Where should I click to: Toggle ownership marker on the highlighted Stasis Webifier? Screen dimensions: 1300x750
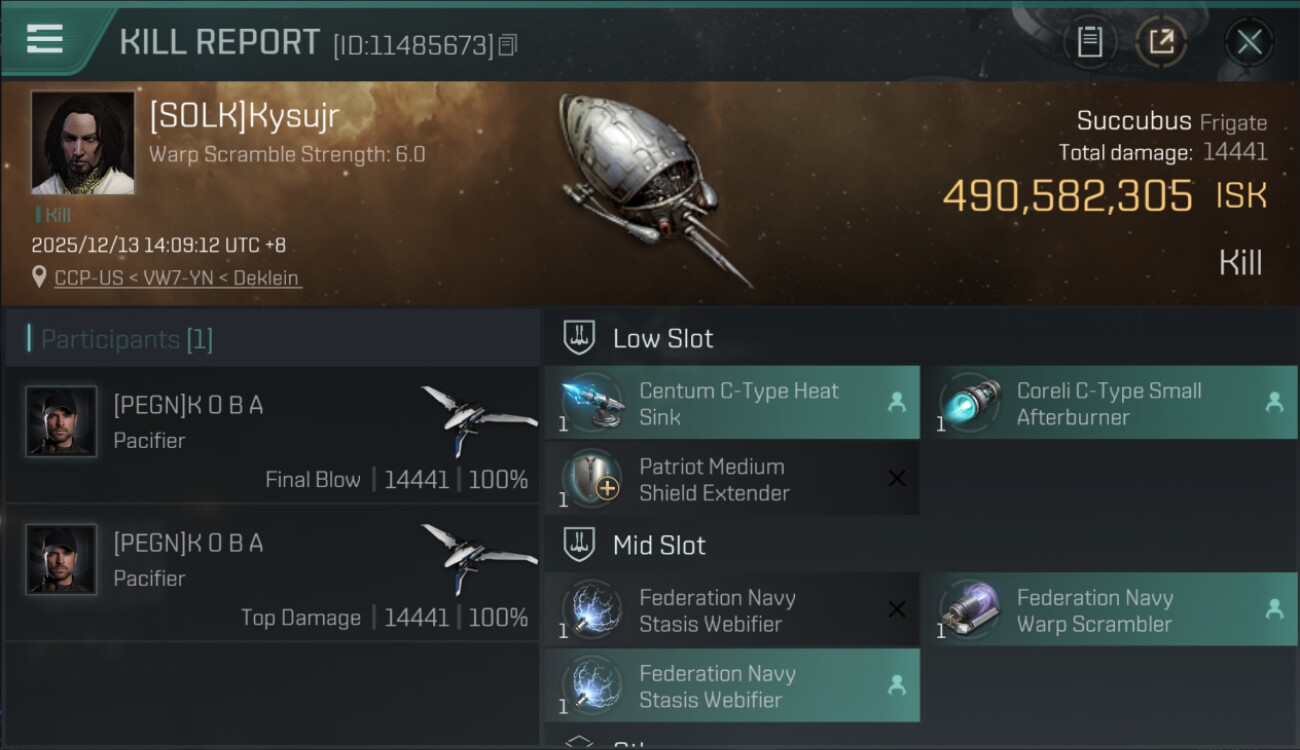pos(896,686)
